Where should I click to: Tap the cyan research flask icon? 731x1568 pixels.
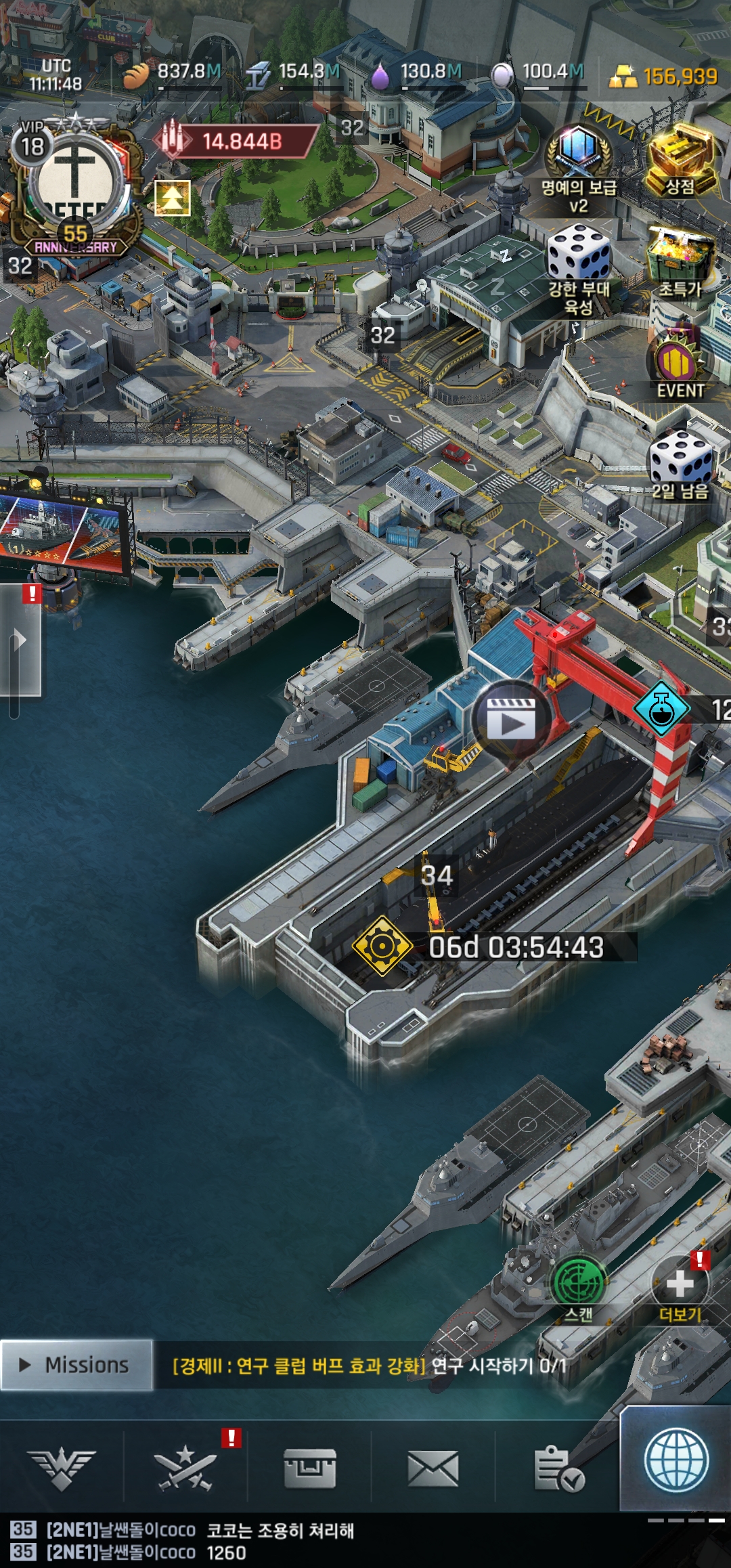tap(661, 708)
